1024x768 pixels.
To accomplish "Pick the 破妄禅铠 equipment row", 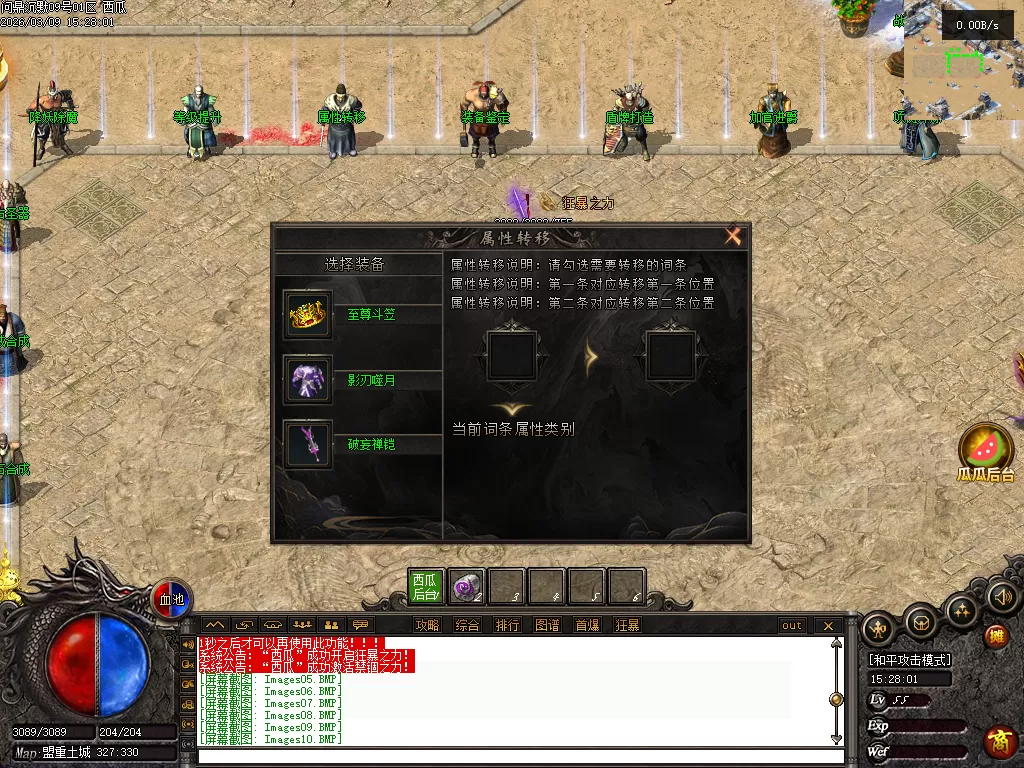I will [360, 444].
